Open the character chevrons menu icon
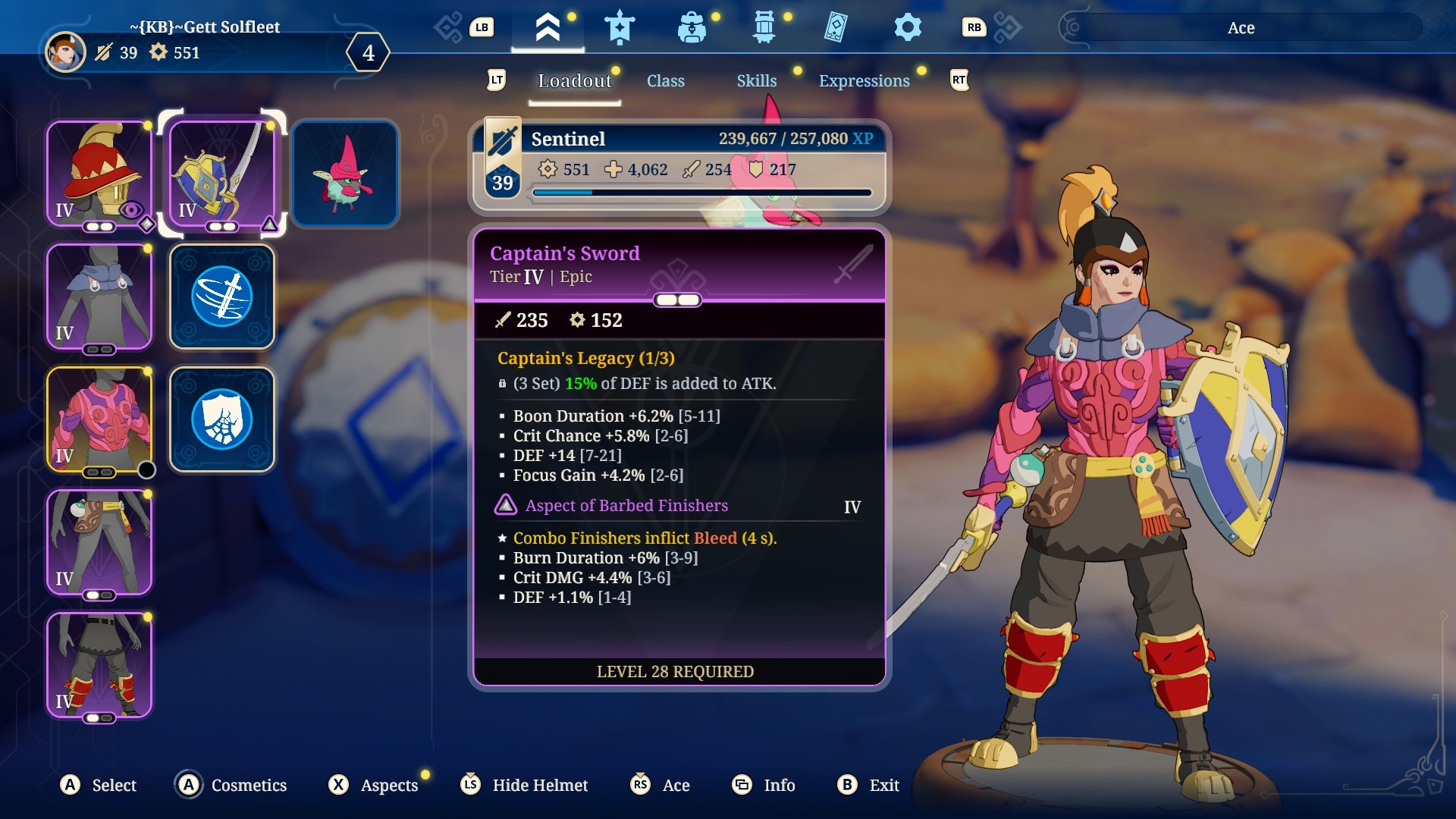The width and height of the screenshot is (1456, 819). coord(548,28)
